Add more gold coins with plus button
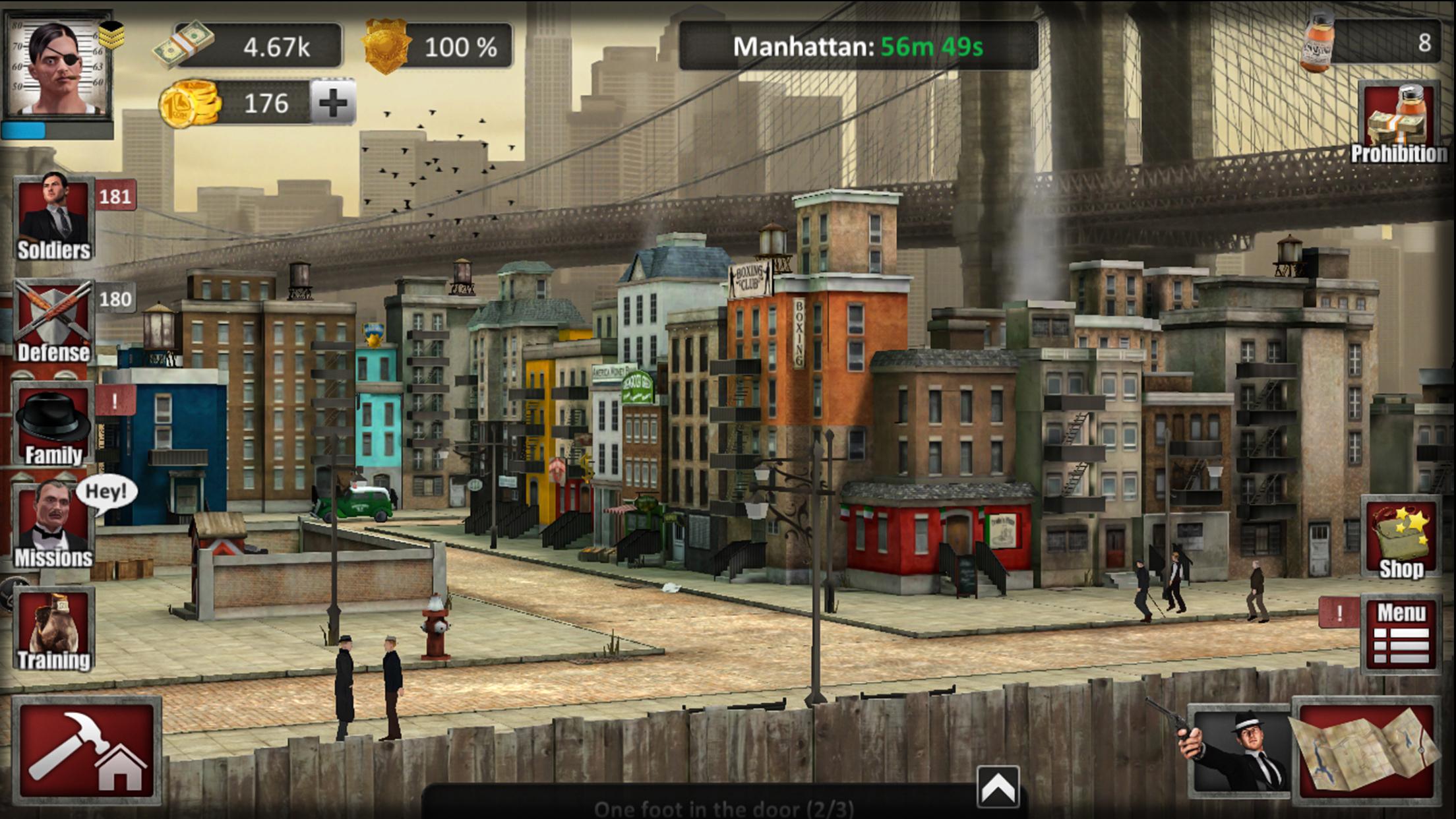 pyautogui.click(x=333, y=102)
